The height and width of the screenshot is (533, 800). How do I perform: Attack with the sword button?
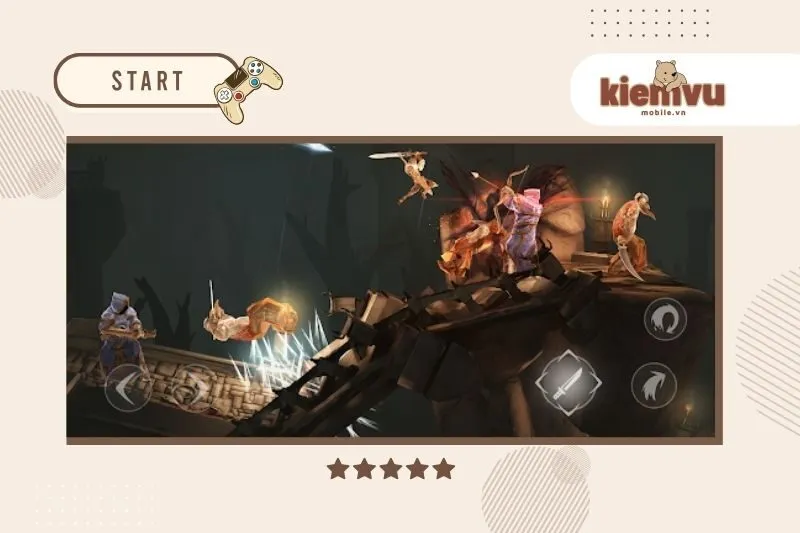click(567, 384)
